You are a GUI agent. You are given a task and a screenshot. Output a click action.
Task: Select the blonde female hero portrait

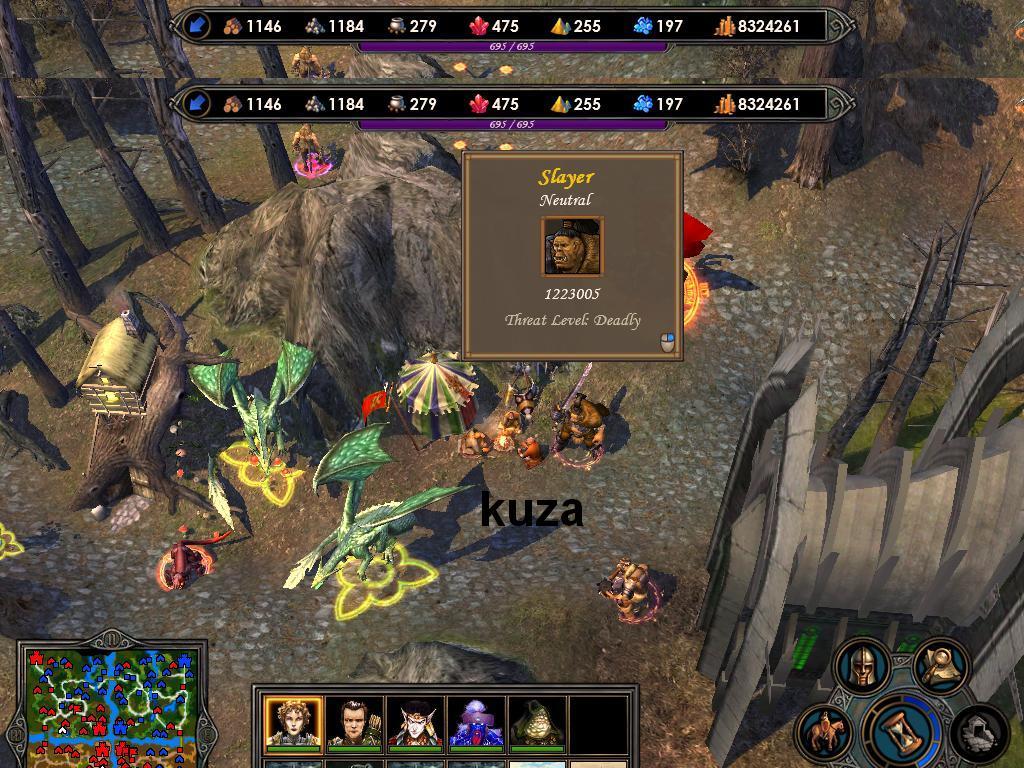point(293,723)
